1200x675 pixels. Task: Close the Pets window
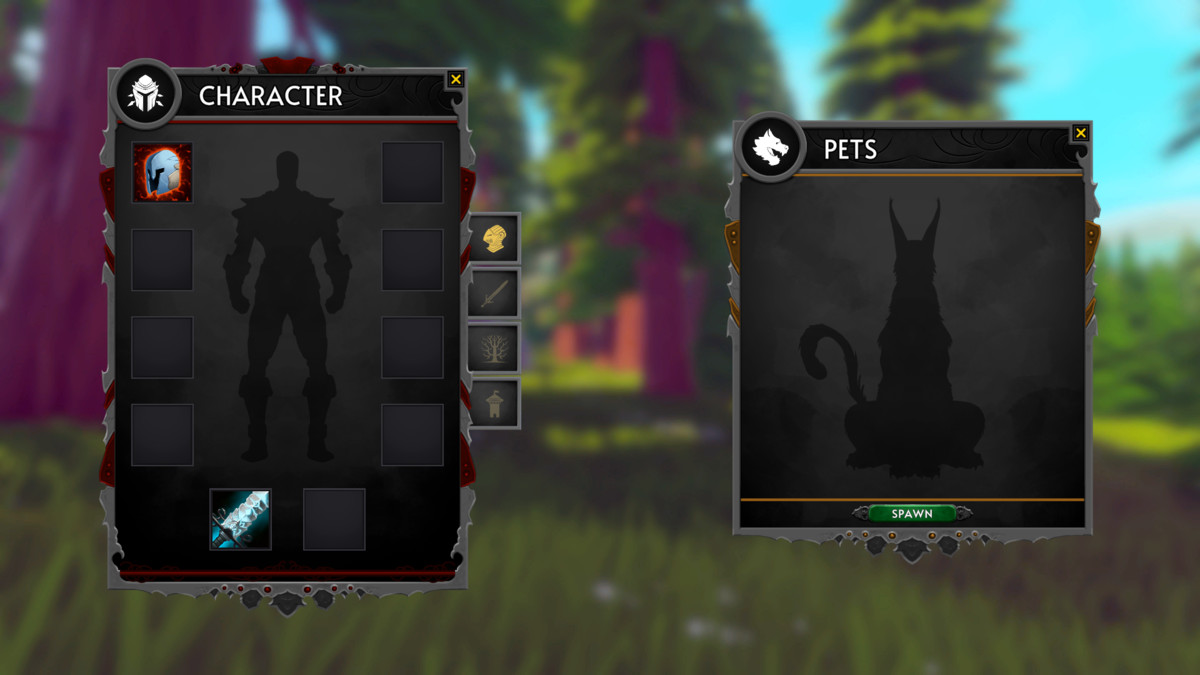(1080, 133)
